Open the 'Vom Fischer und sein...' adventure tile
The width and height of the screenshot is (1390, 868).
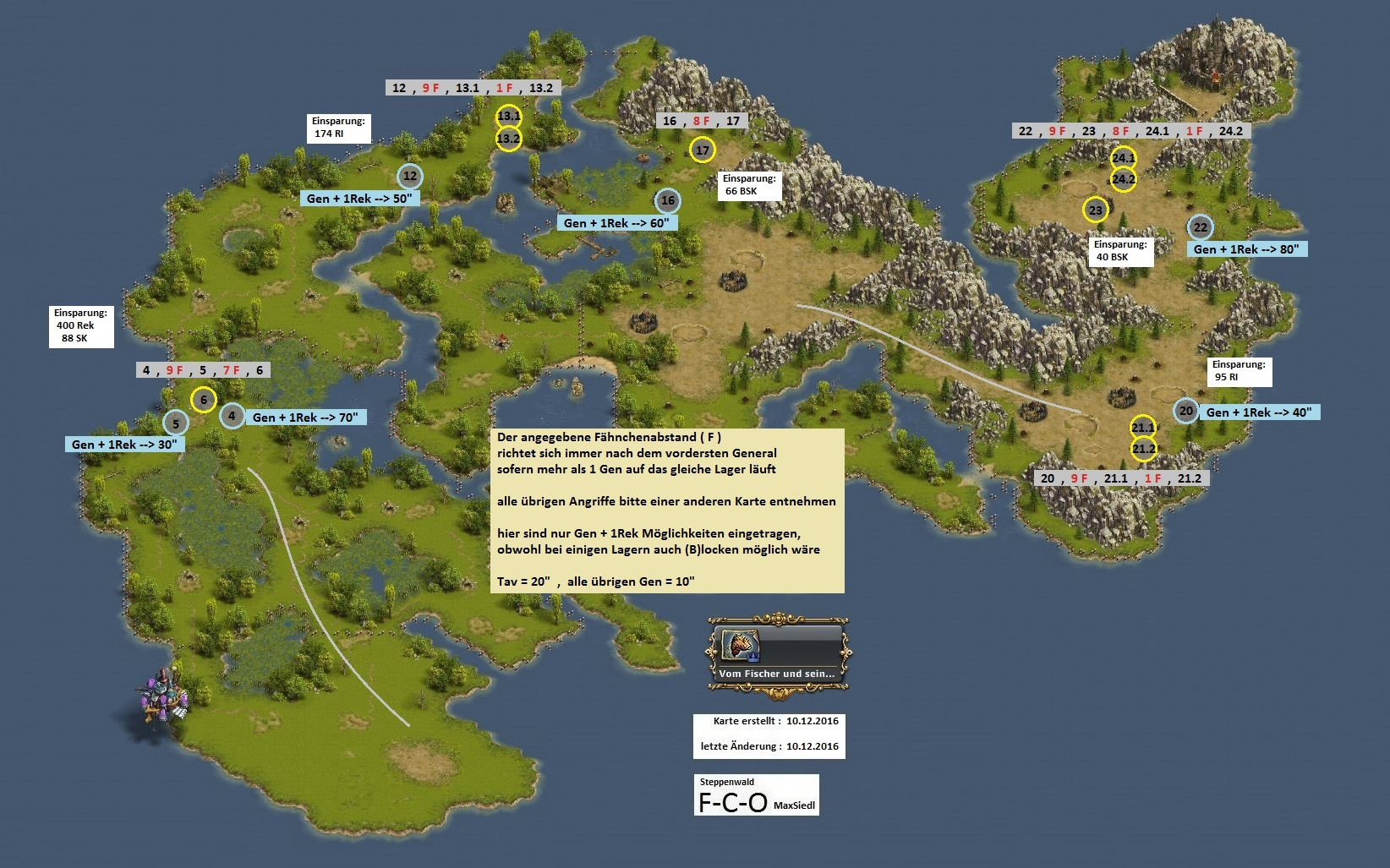click(778, 655)
